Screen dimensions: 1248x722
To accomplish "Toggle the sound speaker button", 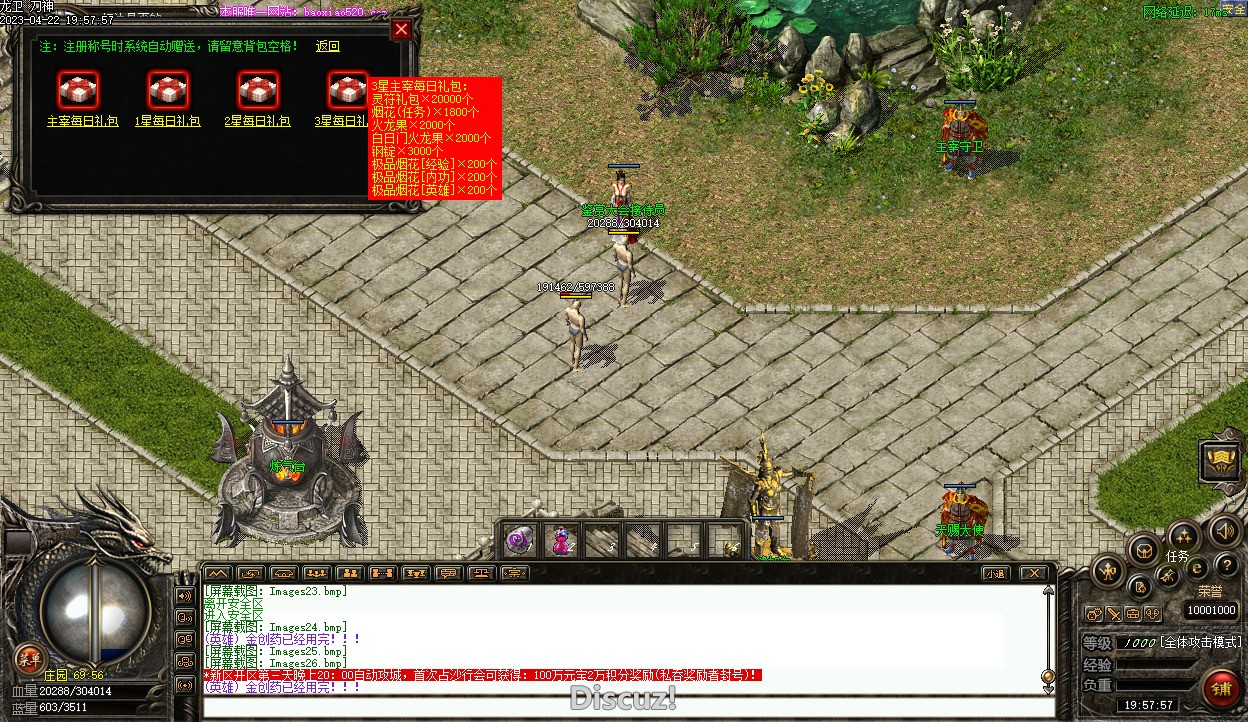I will [1225, 530].
